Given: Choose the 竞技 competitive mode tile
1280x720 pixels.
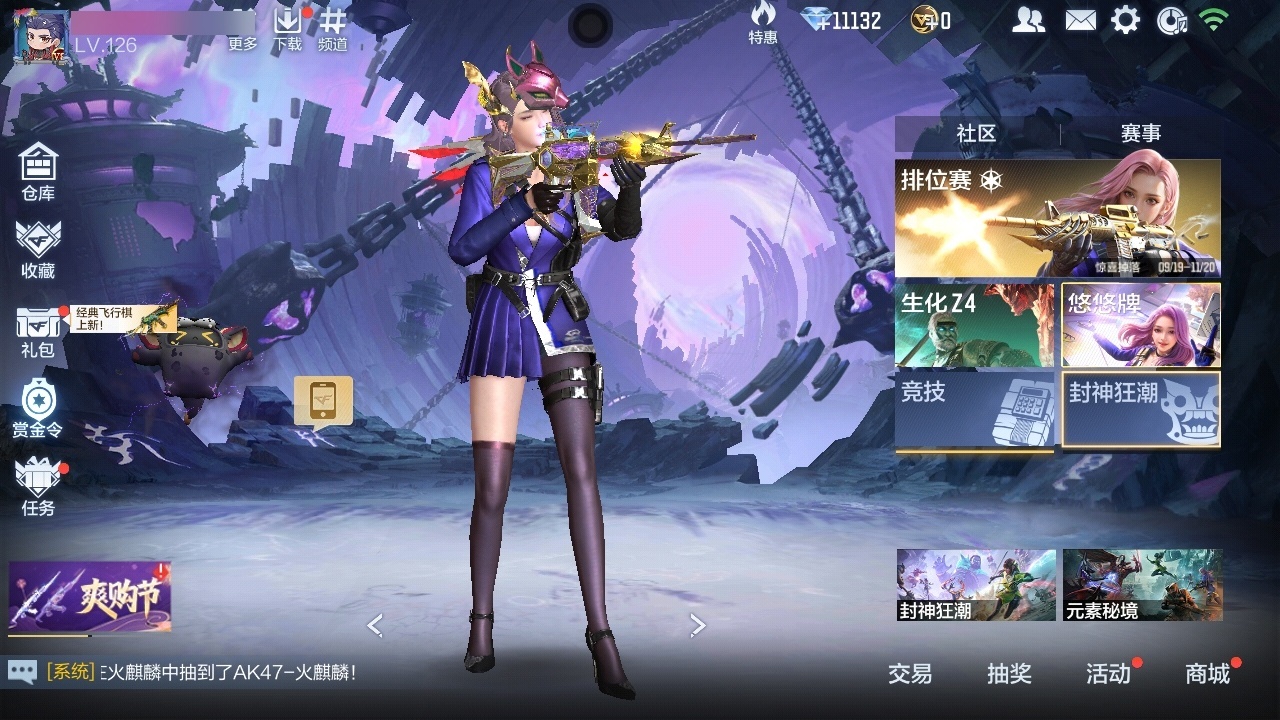Looking at the screenshot, I should [974, 409].
